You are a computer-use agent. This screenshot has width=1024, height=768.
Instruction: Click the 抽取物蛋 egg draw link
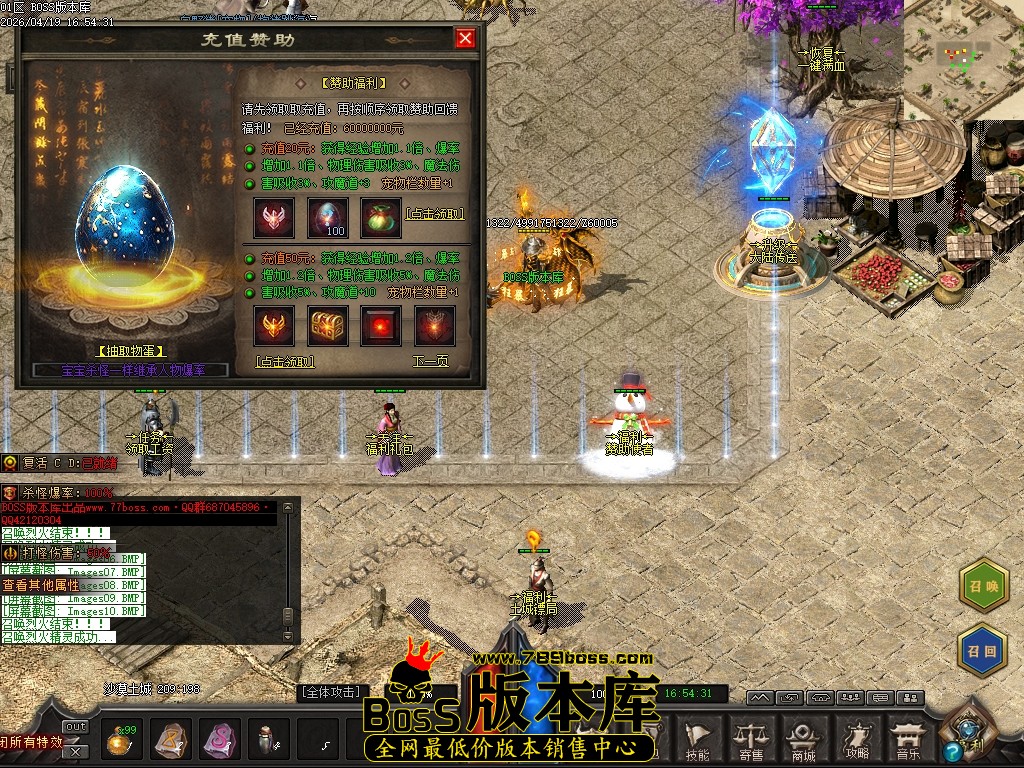click(x=132, y=351)
